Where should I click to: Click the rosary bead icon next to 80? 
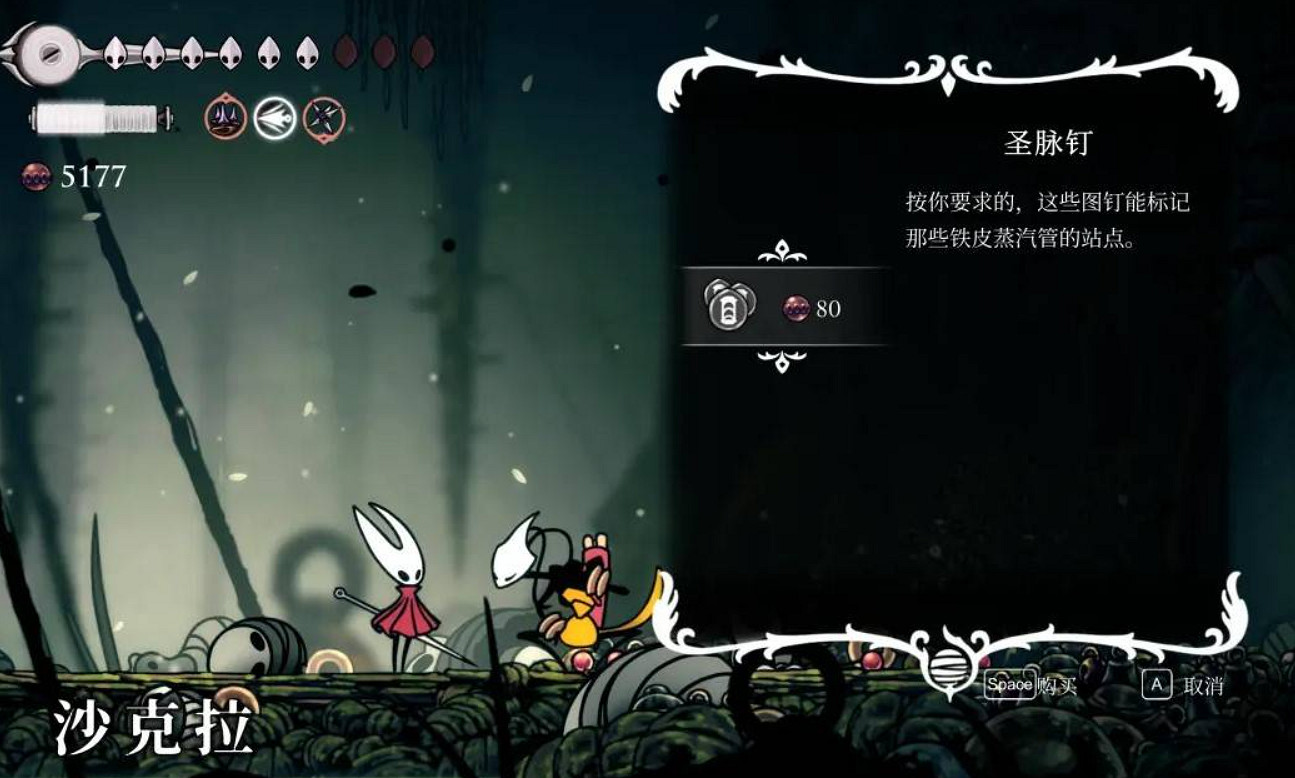tap(797, 308)
